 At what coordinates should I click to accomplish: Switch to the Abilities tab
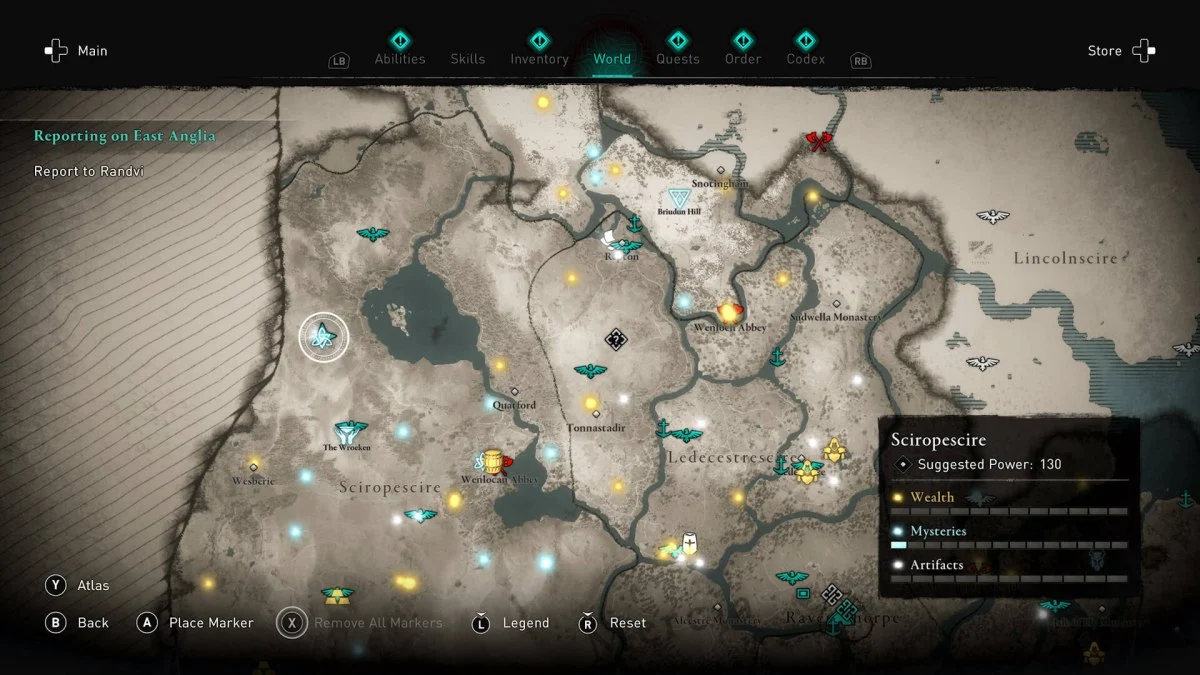coord(399,58)
